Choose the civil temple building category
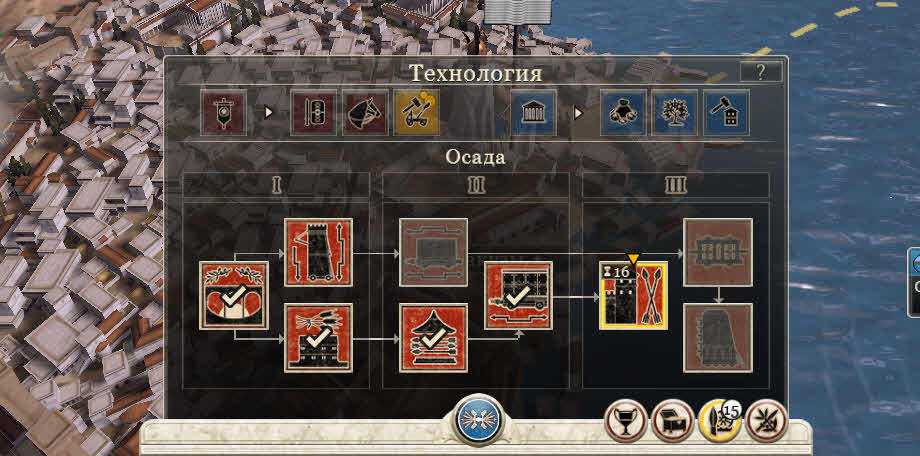Image resolution: width=920 pixels, height=456 pixels. (x=533, y=112)
